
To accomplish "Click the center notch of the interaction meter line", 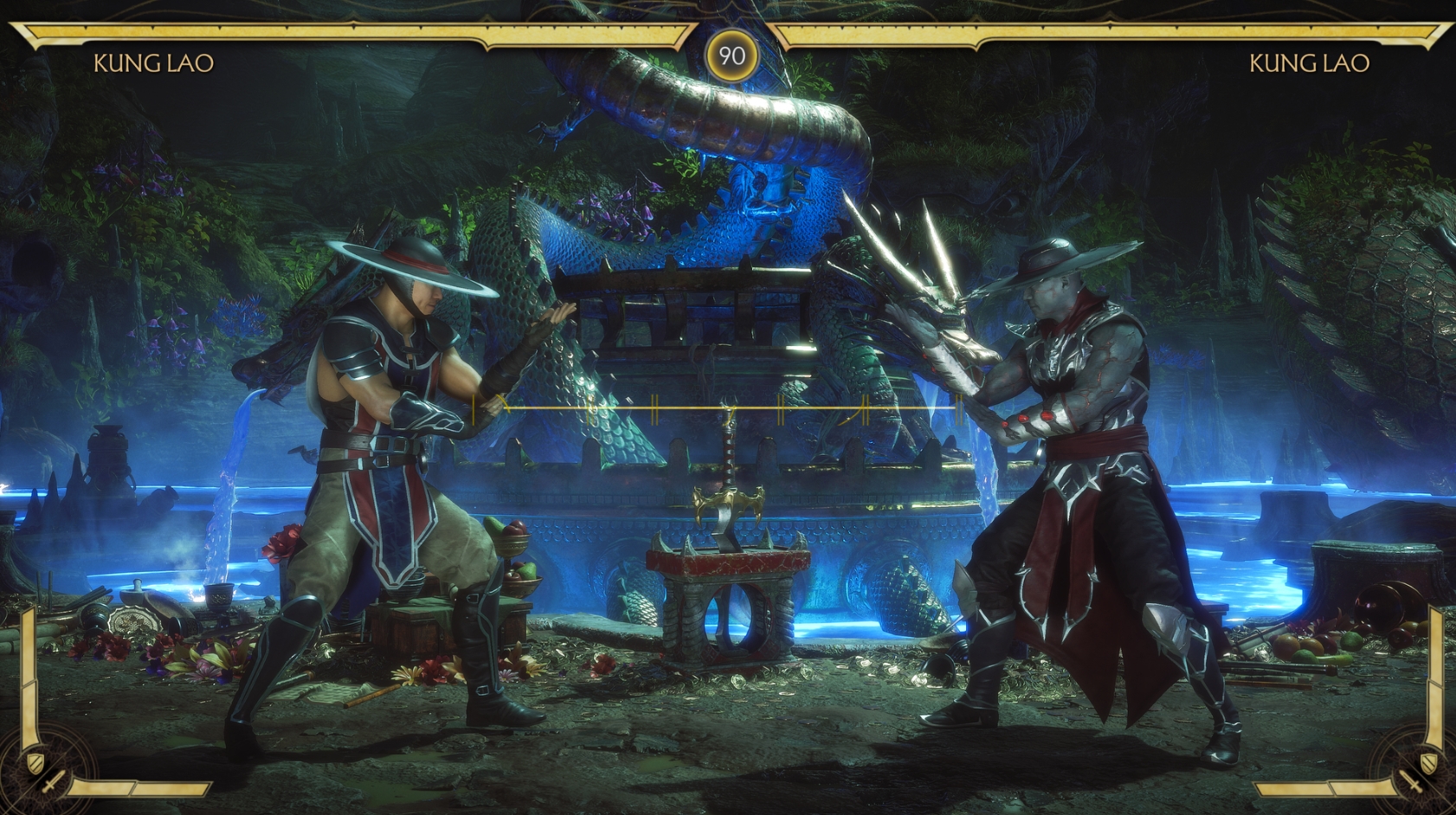I will pos(731,407).
